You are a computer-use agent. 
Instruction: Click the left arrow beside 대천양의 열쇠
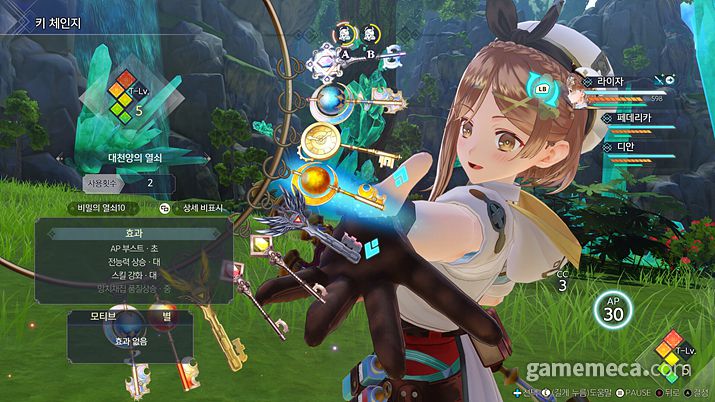60,157
